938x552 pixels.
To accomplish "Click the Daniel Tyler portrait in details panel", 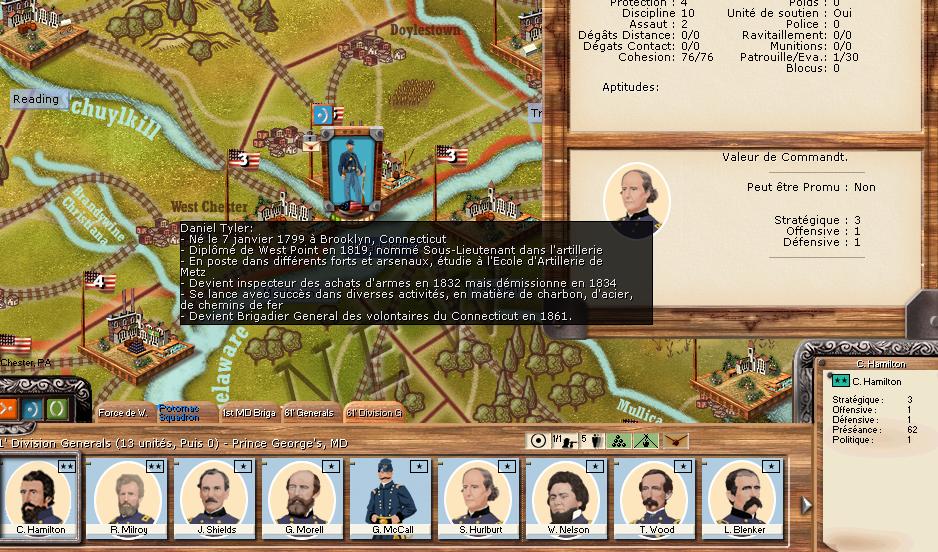I will [637, 201].
